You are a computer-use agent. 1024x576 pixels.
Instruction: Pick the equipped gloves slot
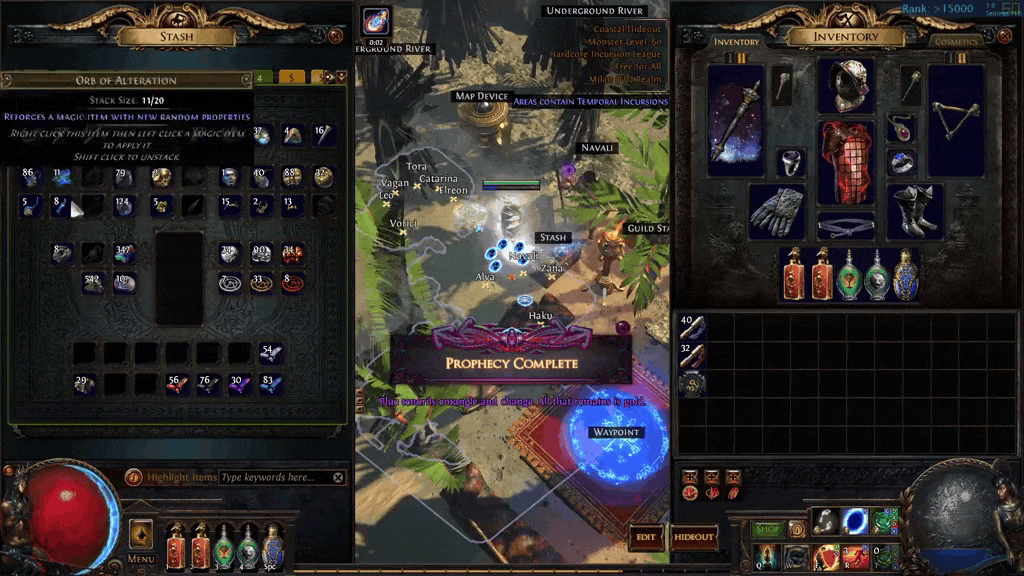click(x=776, y=210)
